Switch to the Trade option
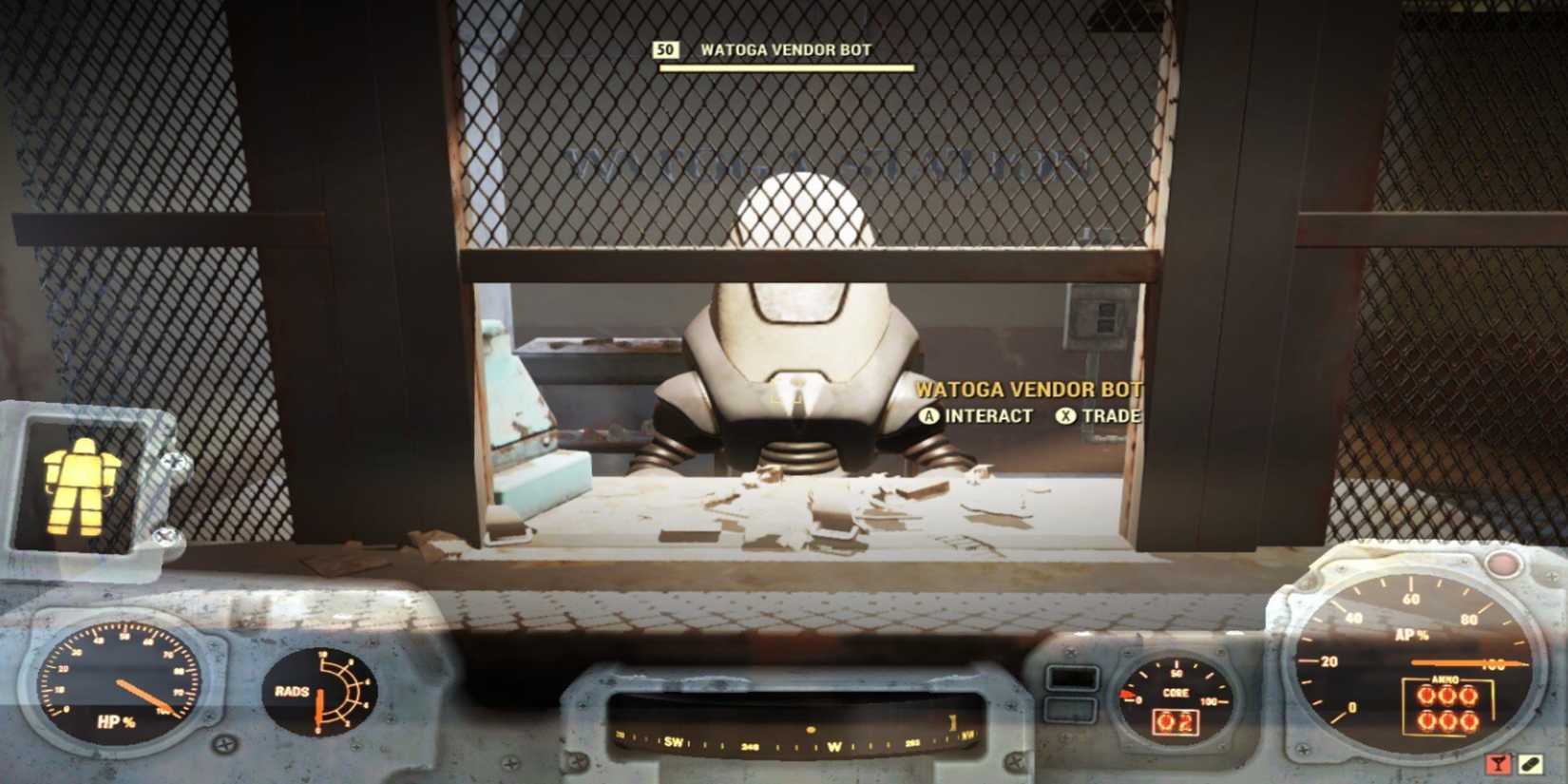 tap(1114, 415)
